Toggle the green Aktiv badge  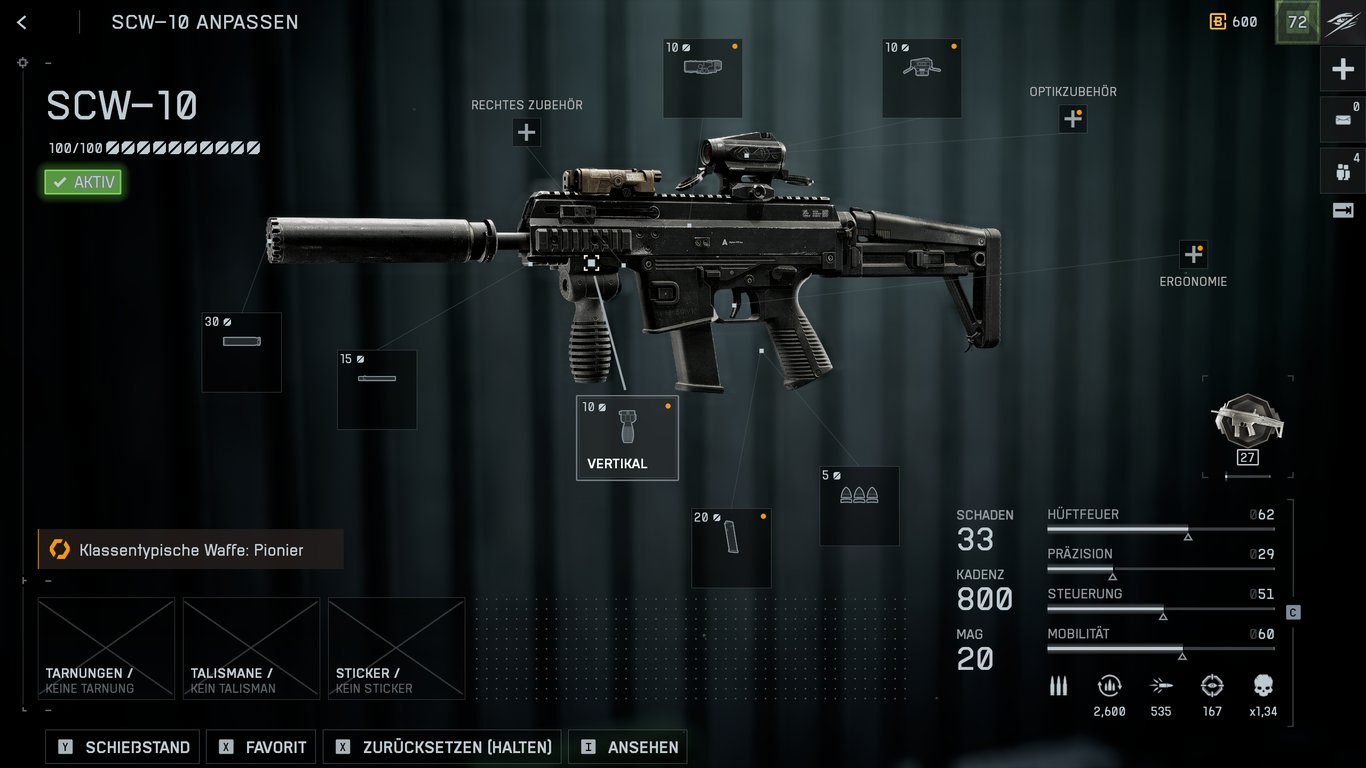(83, 182)
